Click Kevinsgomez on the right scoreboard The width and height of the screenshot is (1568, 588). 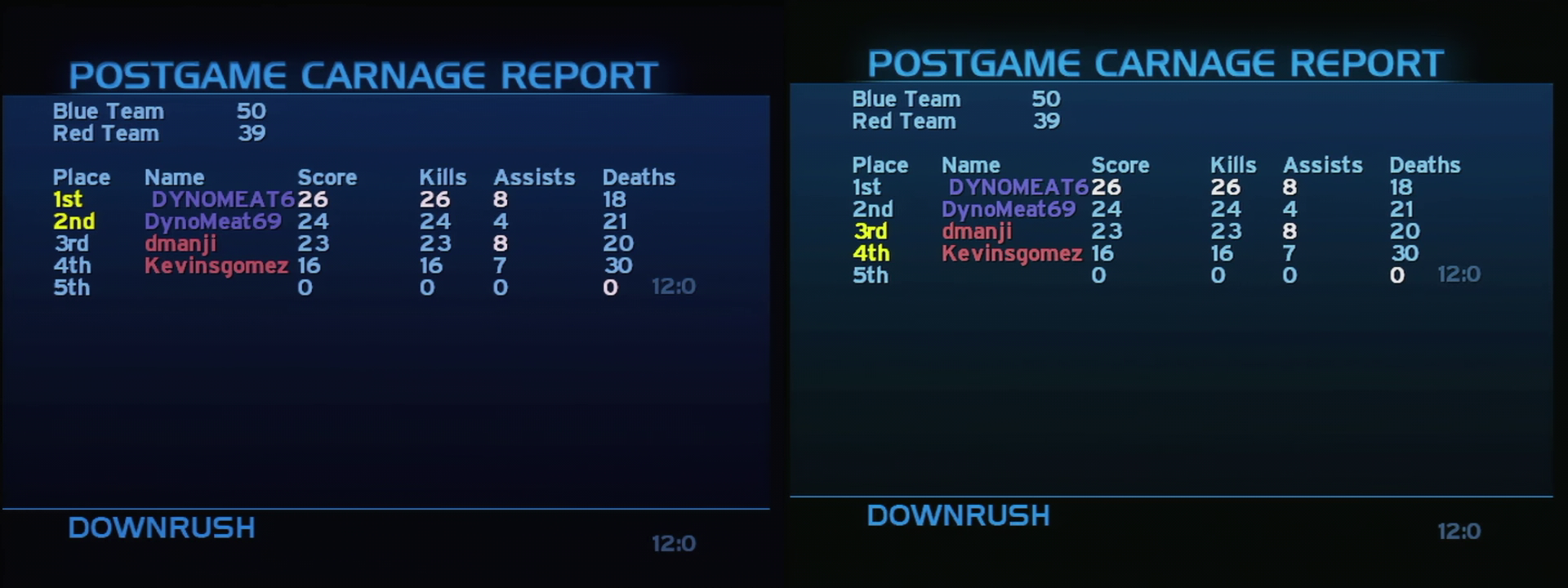[x=1013, y=254]
